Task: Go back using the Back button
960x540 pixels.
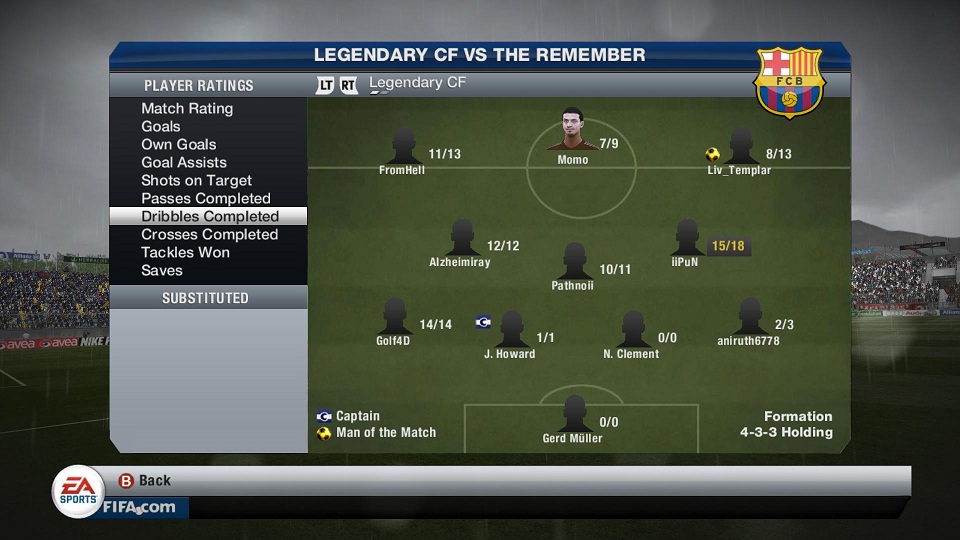Action: (x=145, y=480)
